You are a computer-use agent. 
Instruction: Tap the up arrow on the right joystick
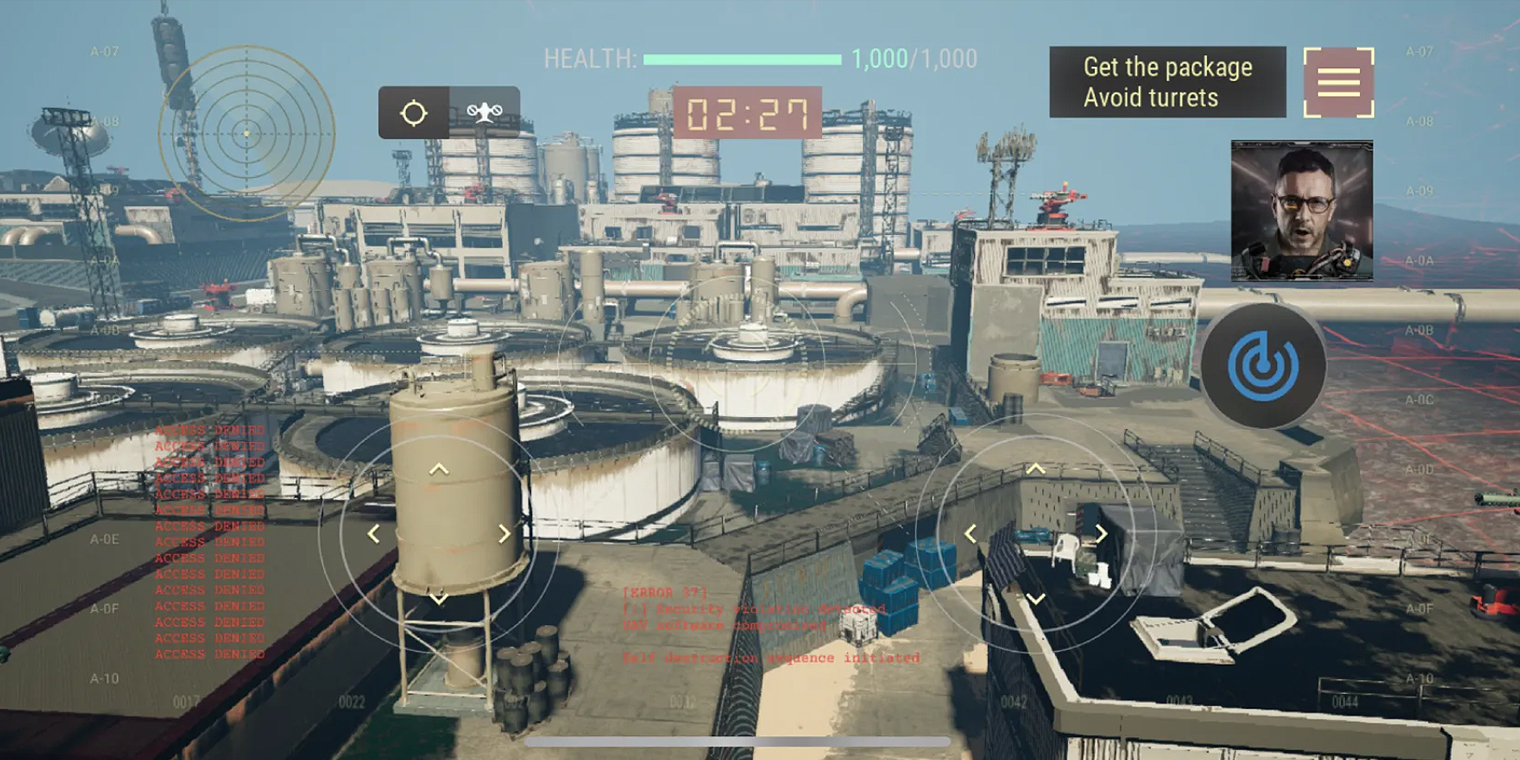[x=1036, y=469]
